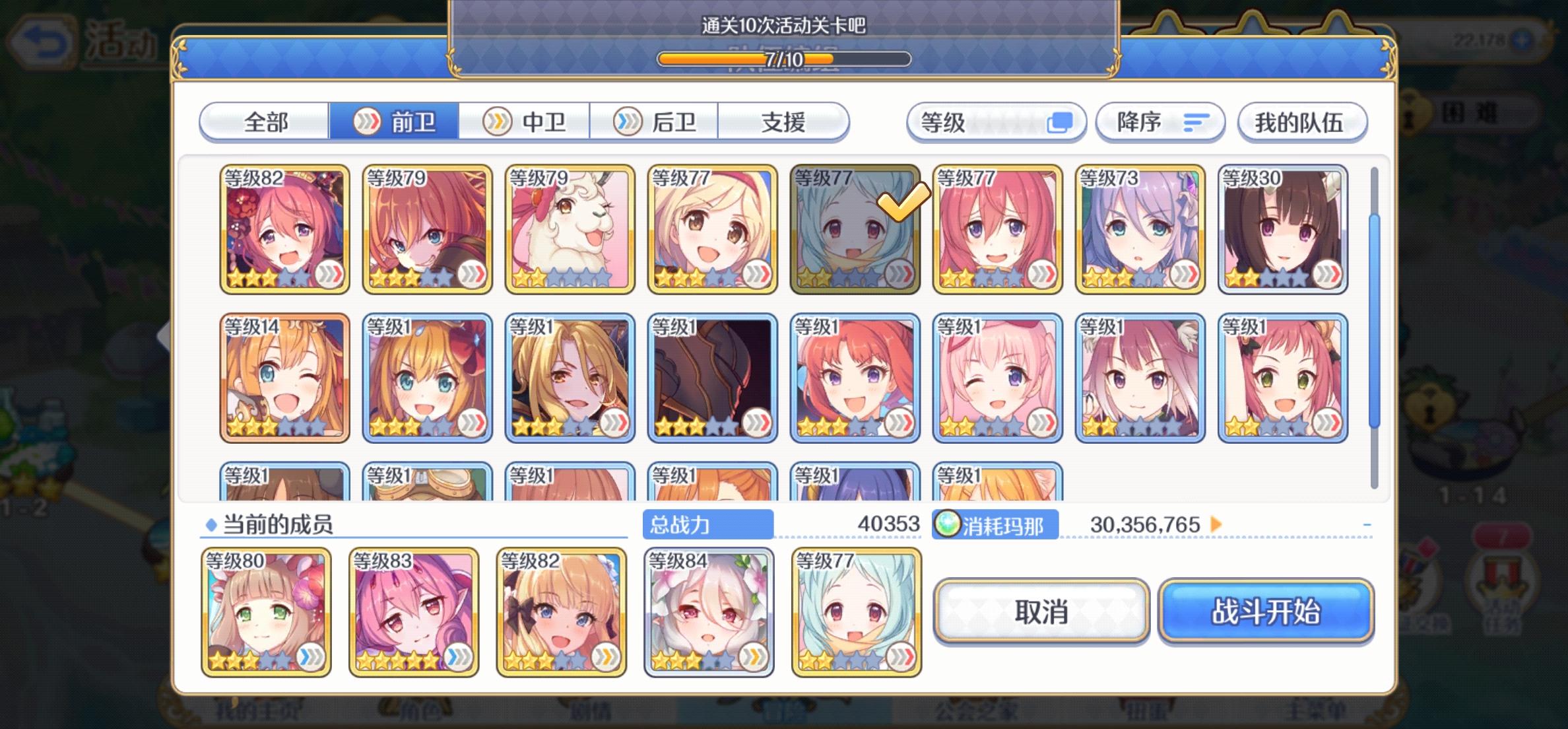Open the 等级 sorting dropdown
1568x729 pixels.
(996, 122)
